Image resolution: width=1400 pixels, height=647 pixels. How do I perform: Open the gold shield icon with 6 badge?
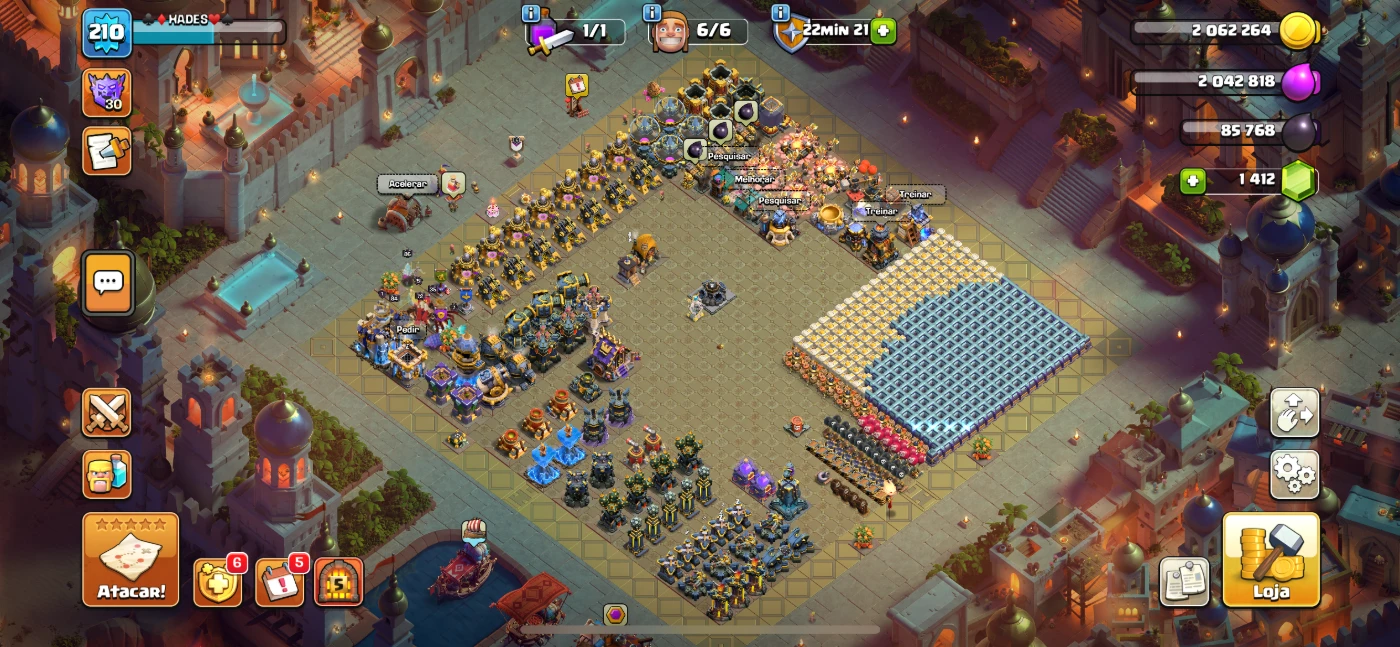[x=217, y=582]
